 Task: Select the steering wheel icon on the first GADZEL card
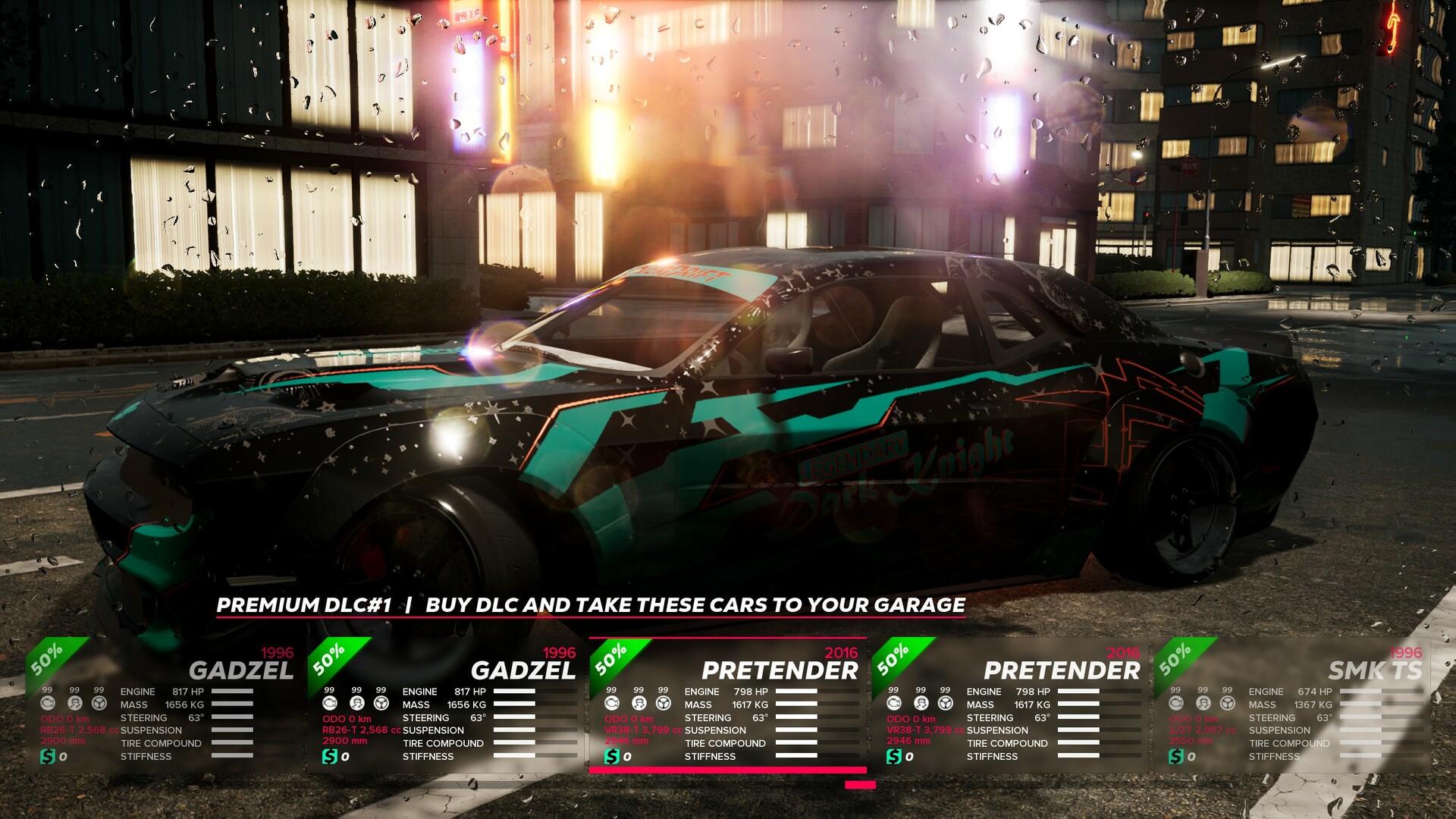[99, 704]
